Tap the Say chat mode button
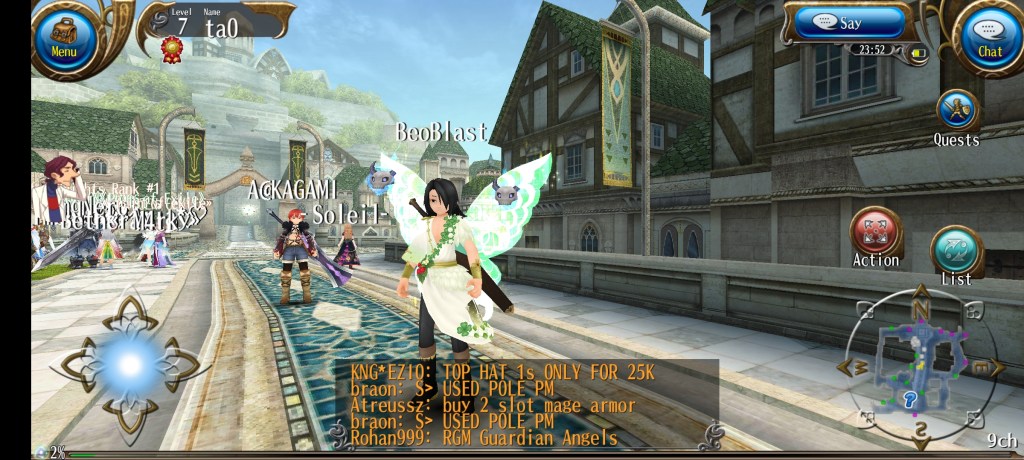Viewport: 1024px width, 460px height. click(x=849, y=22)
